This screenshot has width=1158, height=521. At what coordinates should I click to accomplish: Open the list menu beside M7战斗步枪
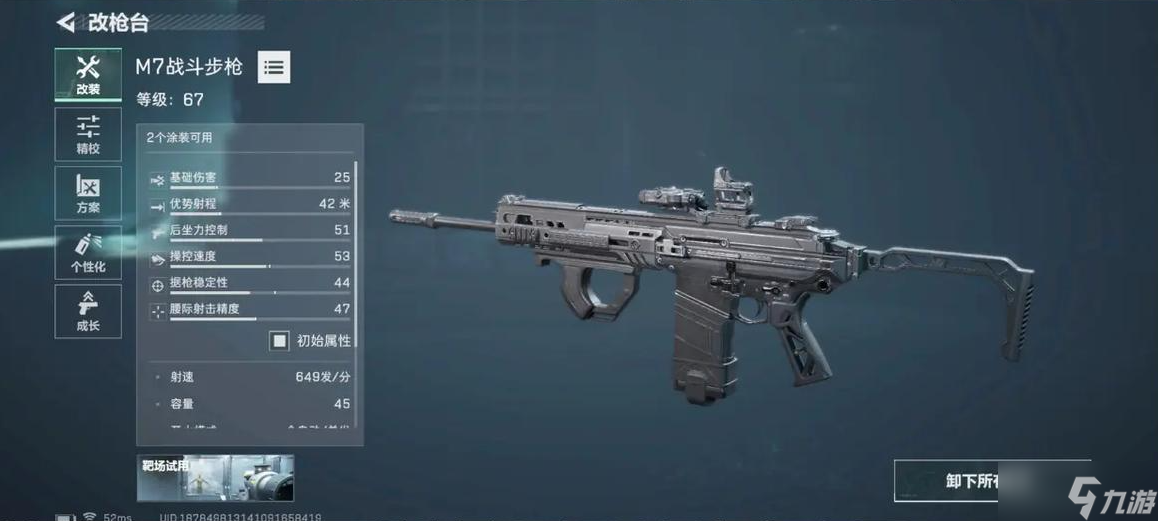[x=274, y=68]
